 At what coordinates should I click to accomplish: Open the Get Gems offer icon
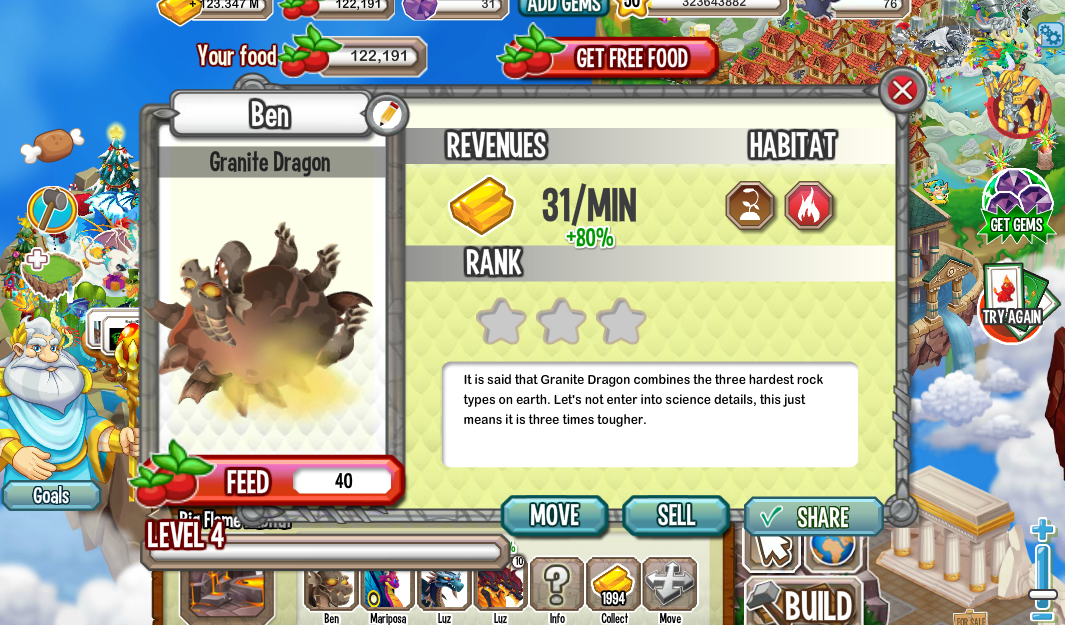point(1016,206)
